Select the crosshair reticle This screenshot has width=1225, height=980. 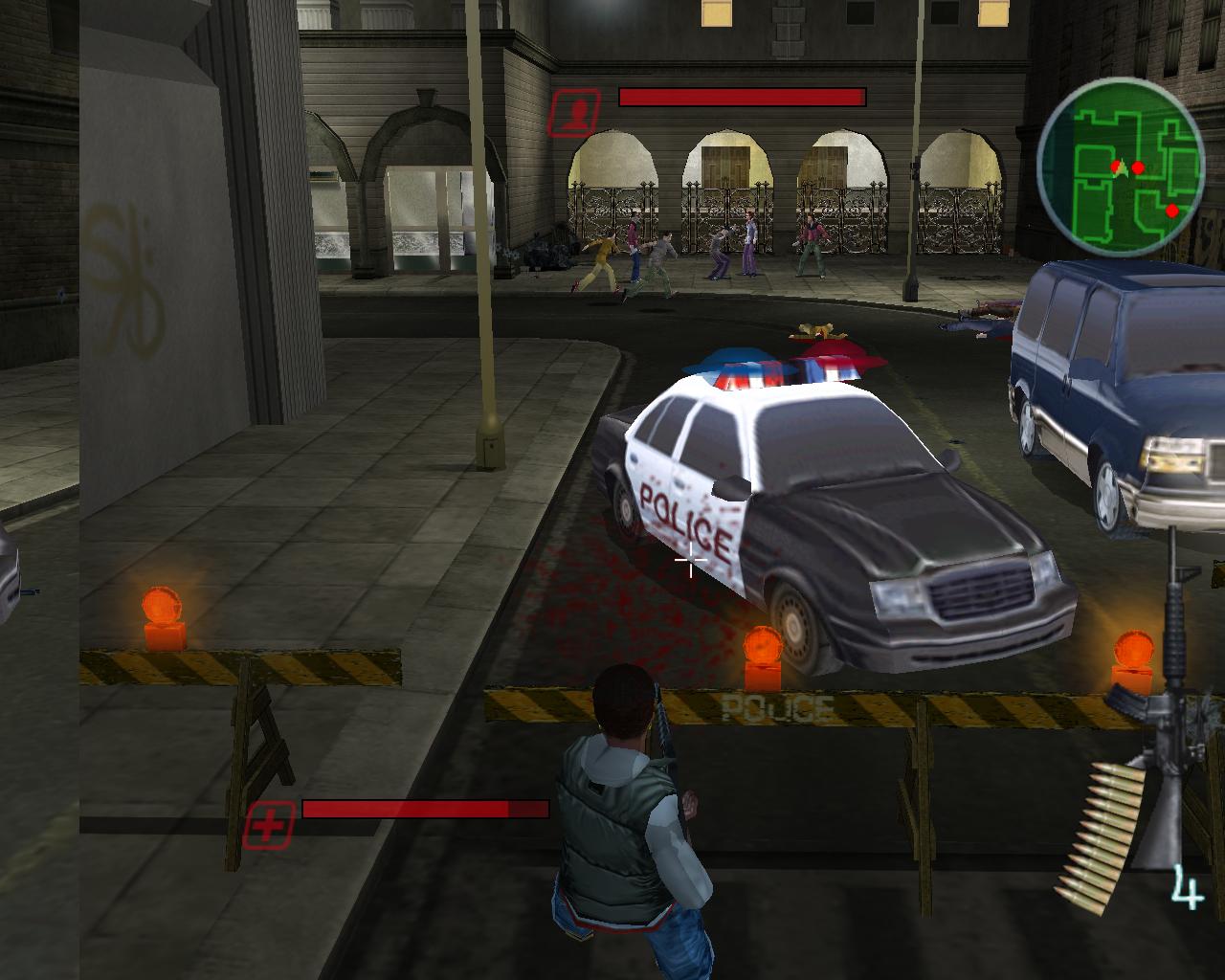pyautogui.click(x=691, y=559)
